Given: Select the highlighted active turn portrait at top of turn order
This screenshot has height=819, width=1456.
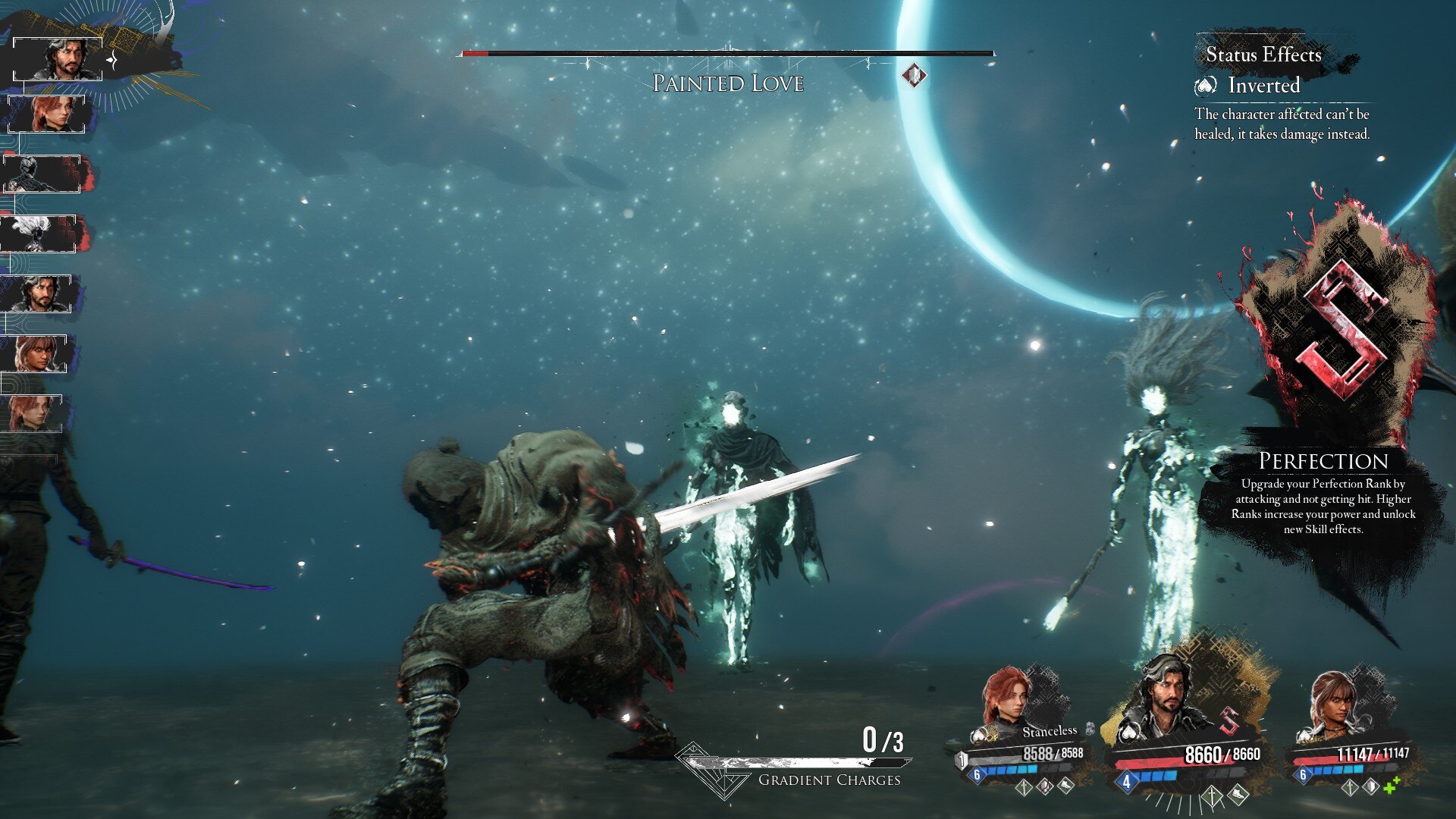Looking at the screenshot, I should [x=58, y=59].
